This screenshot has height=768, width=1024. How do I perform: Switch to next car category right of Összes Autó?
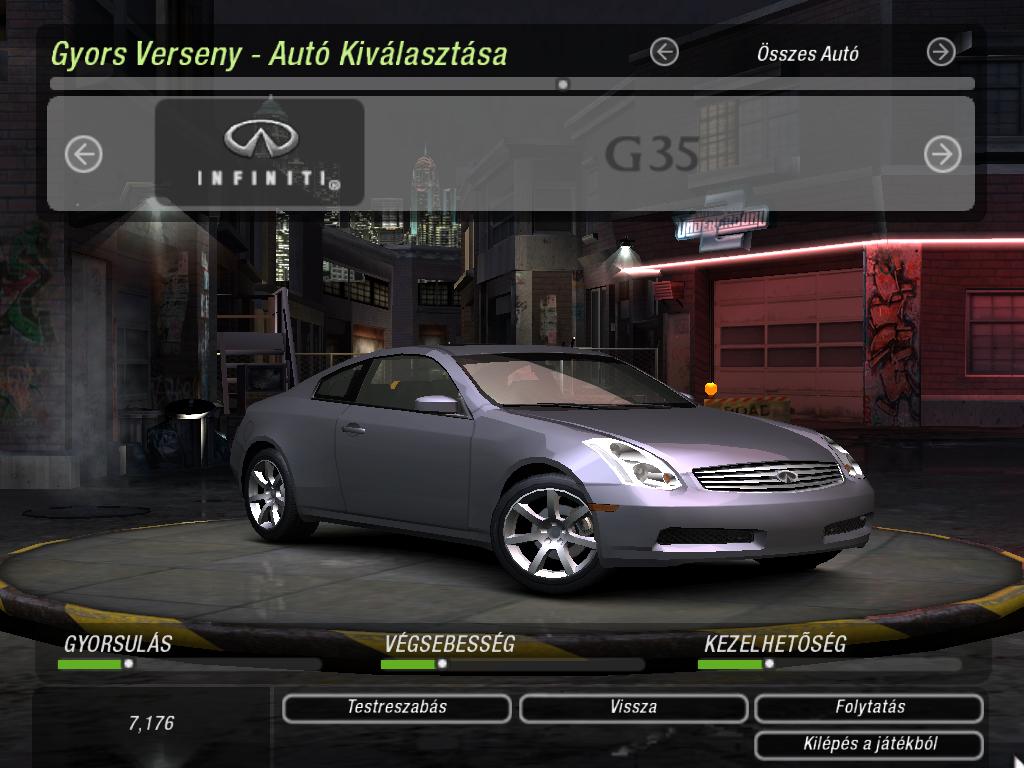click(x=941, y=52)
